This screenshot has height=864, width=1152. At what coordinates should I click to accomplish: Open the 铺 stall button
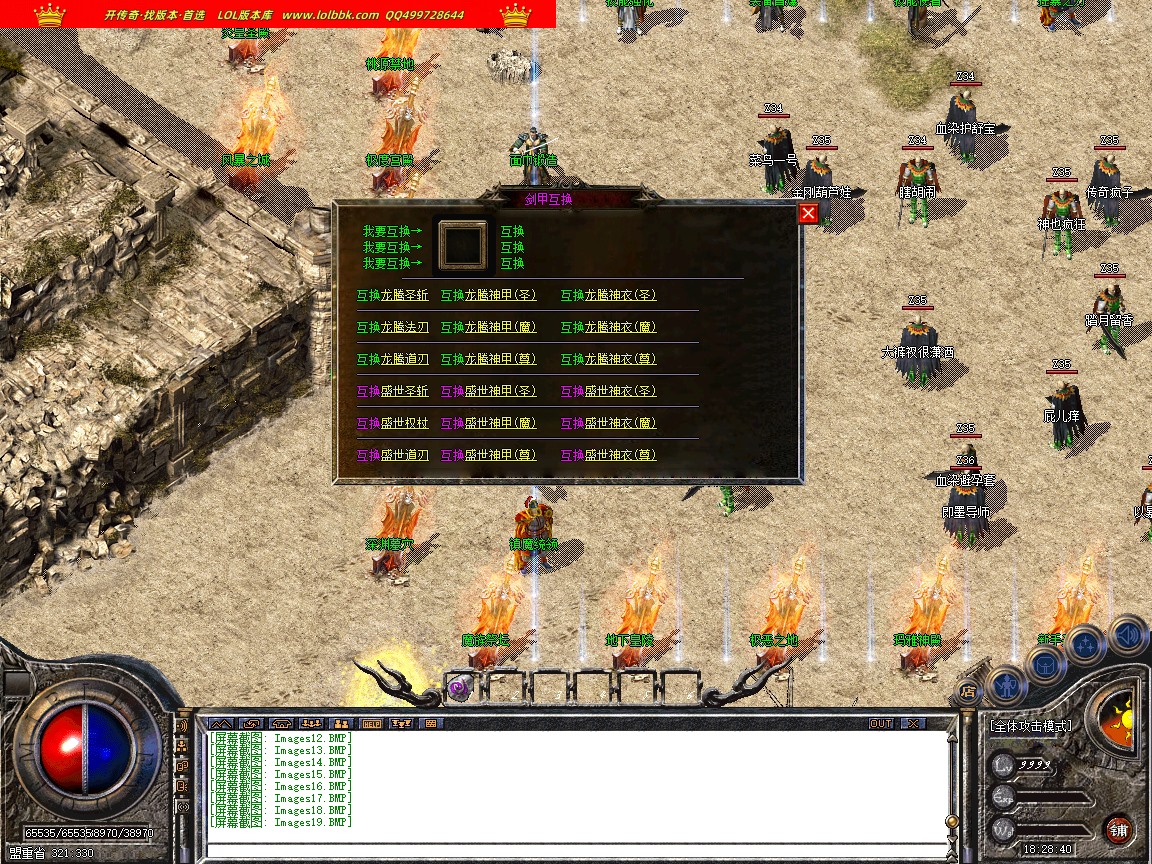pos(1118,829)
